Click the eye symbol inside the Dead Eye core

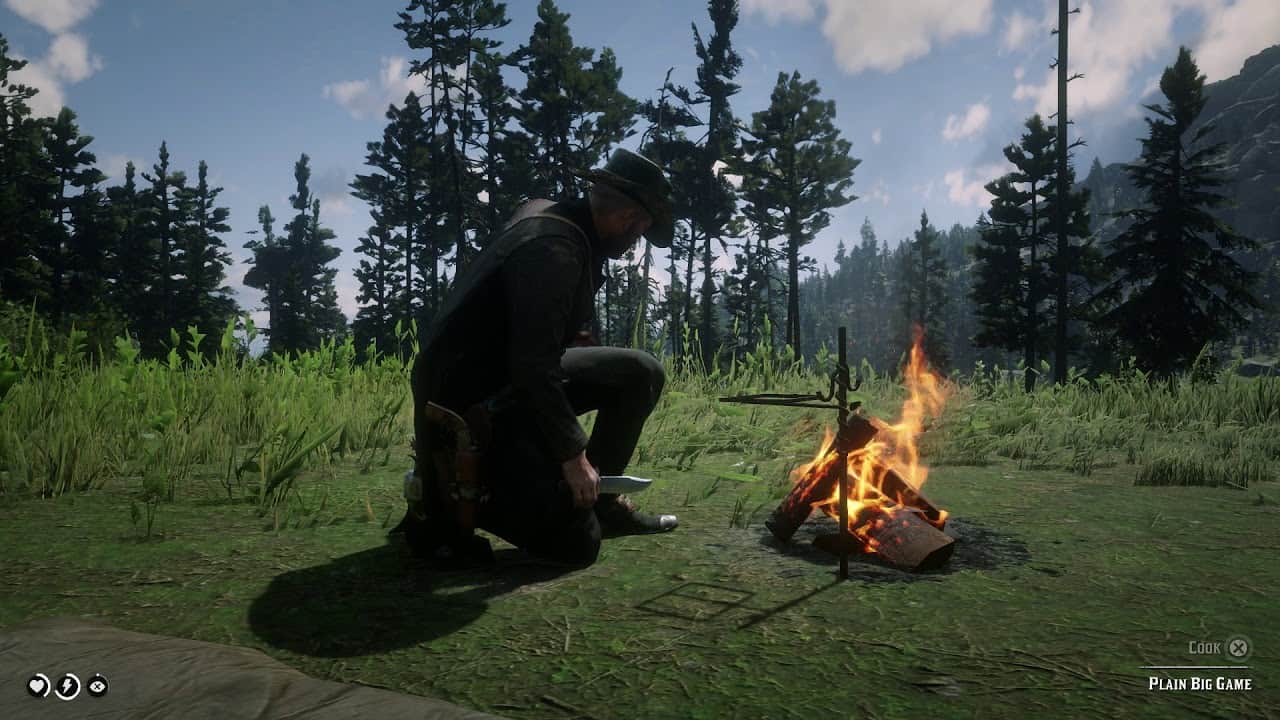point(98,685)
